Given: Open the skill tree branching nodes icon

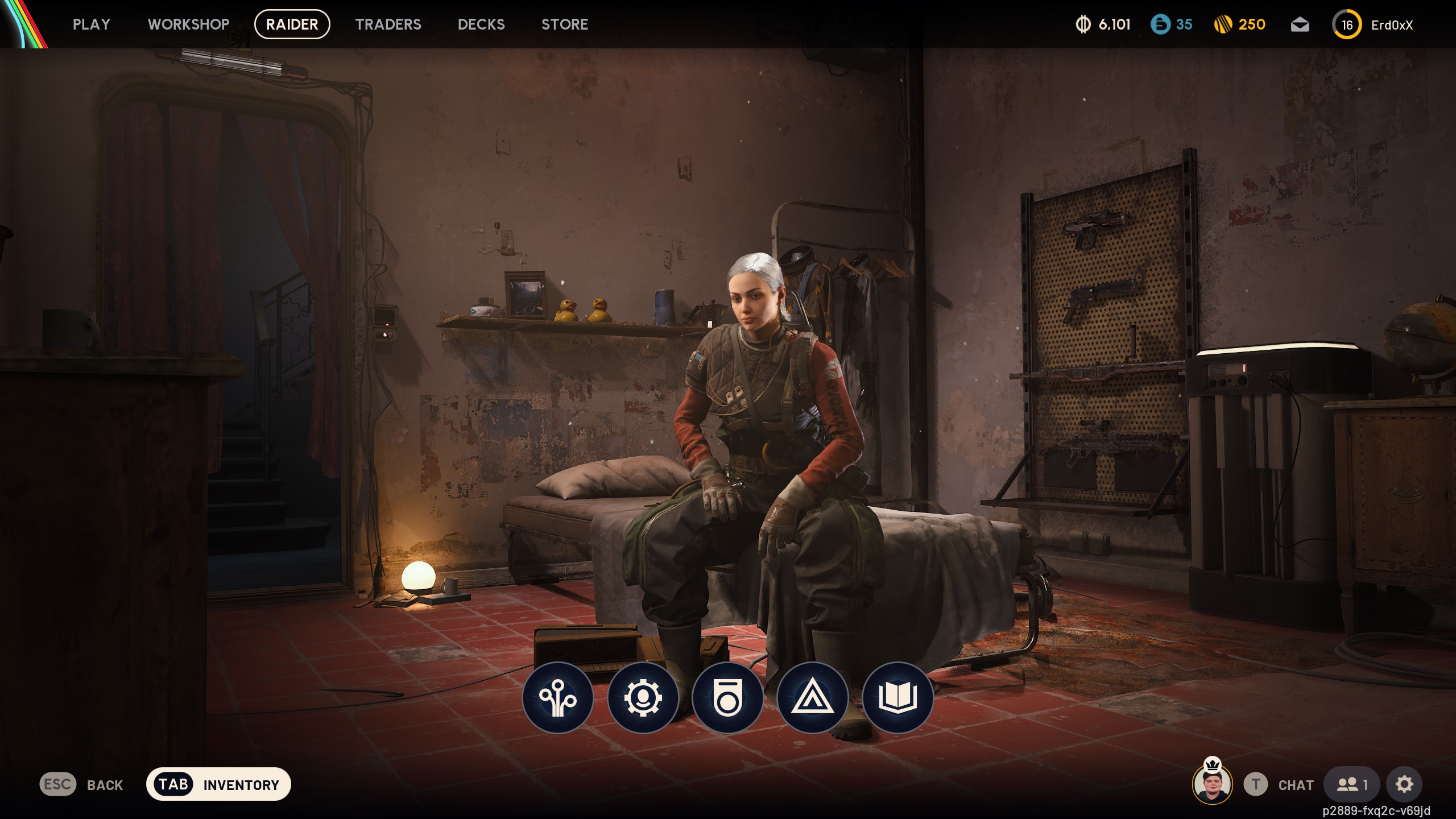Looking at the screenshot, I should point(557,698).
